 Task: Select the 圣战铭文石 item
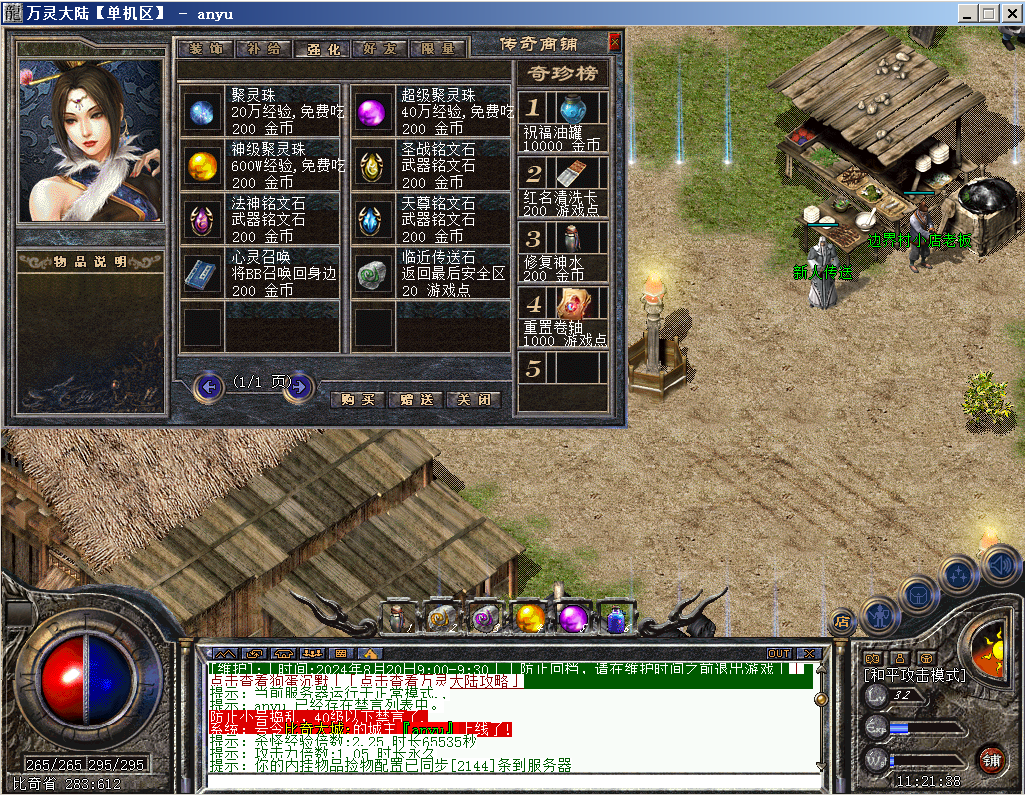(374, 164)
